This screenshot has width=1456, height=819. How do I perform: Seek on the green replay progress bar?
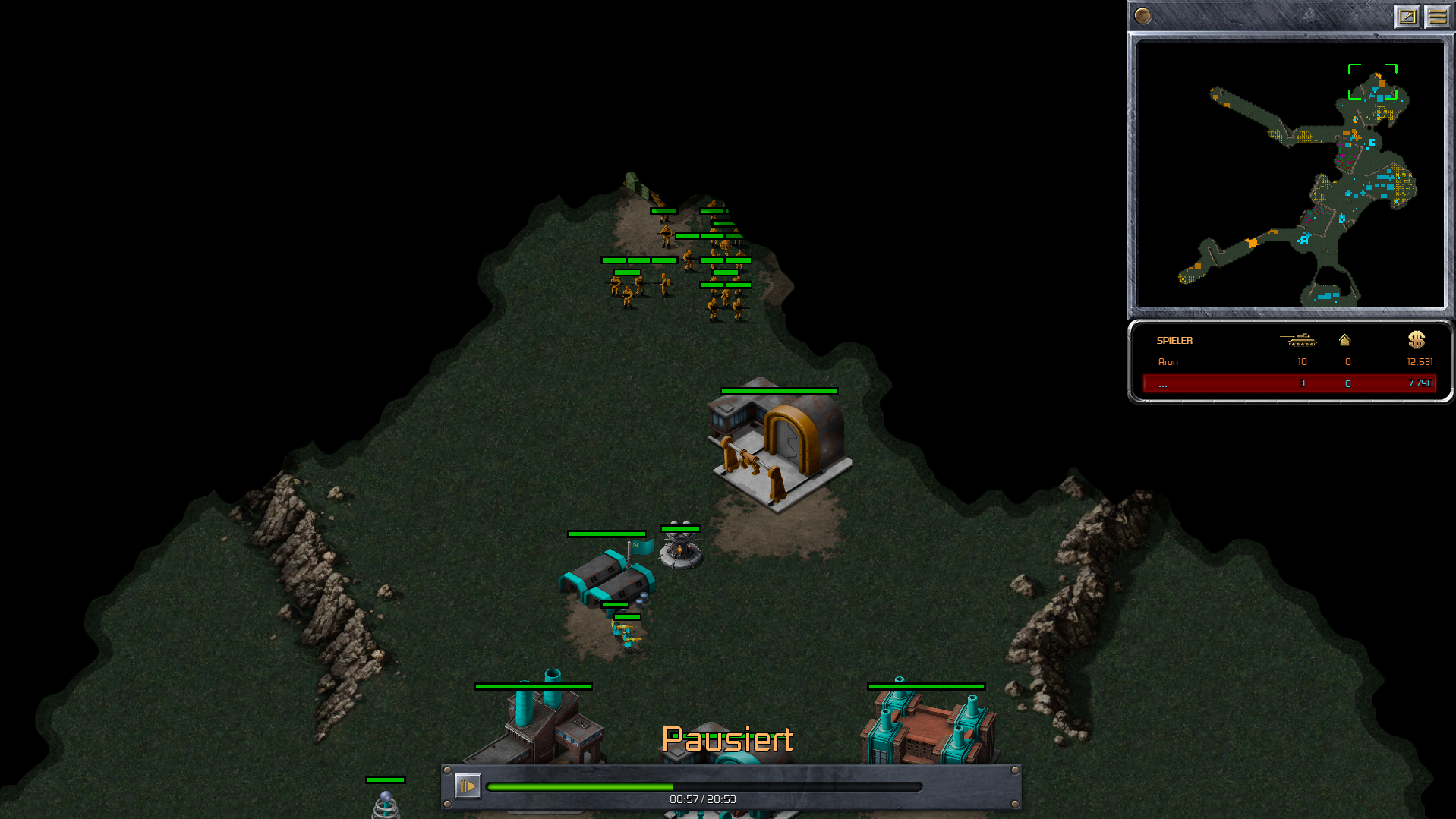click(x=703, y=787)
